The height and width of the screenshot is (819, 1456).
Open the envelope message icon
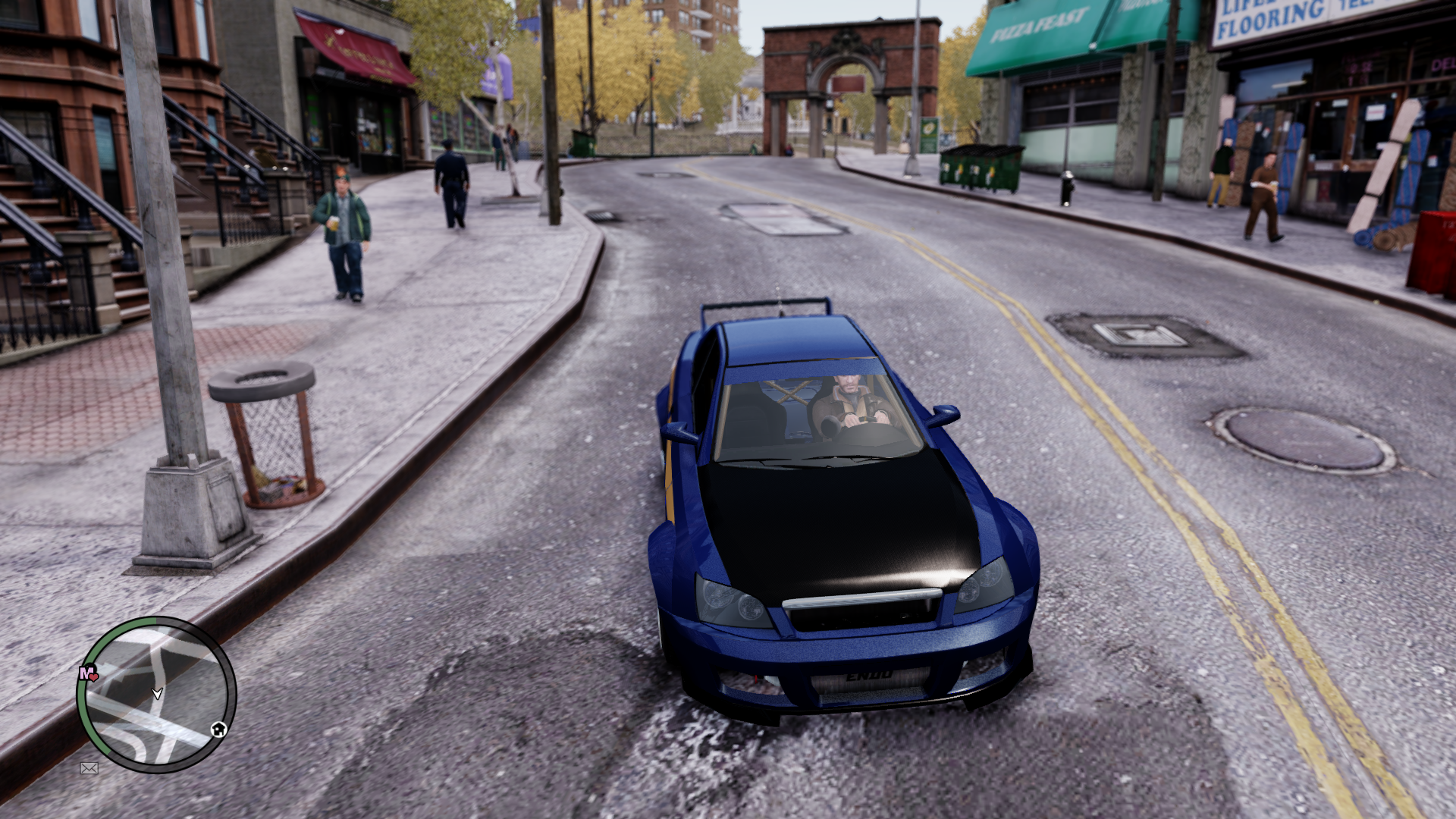click(89, 768)
